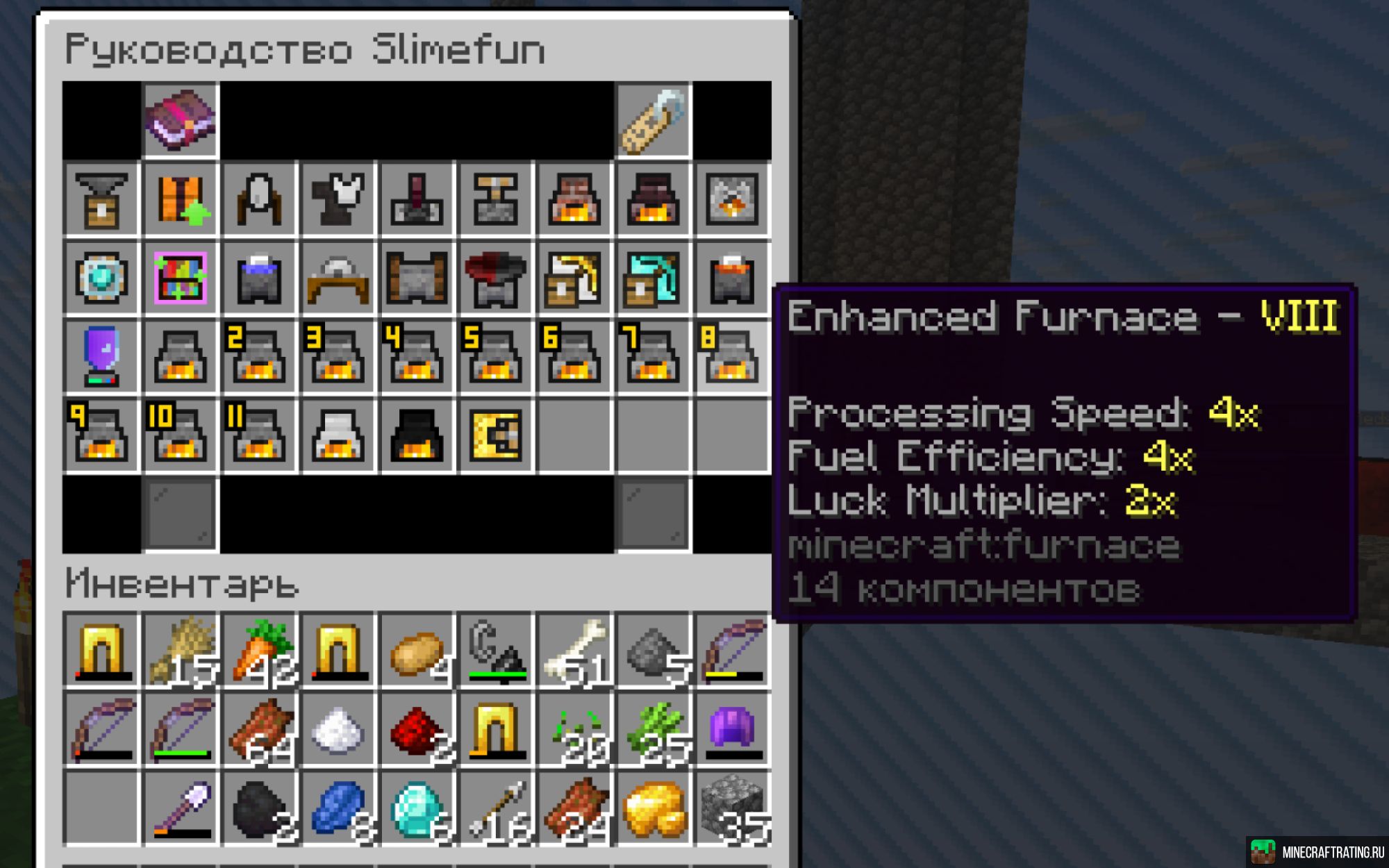Select the rainbow bookshelf with pink border
Image resolution: width=1389 pixels, height=868 pixels.
(181, 278)
